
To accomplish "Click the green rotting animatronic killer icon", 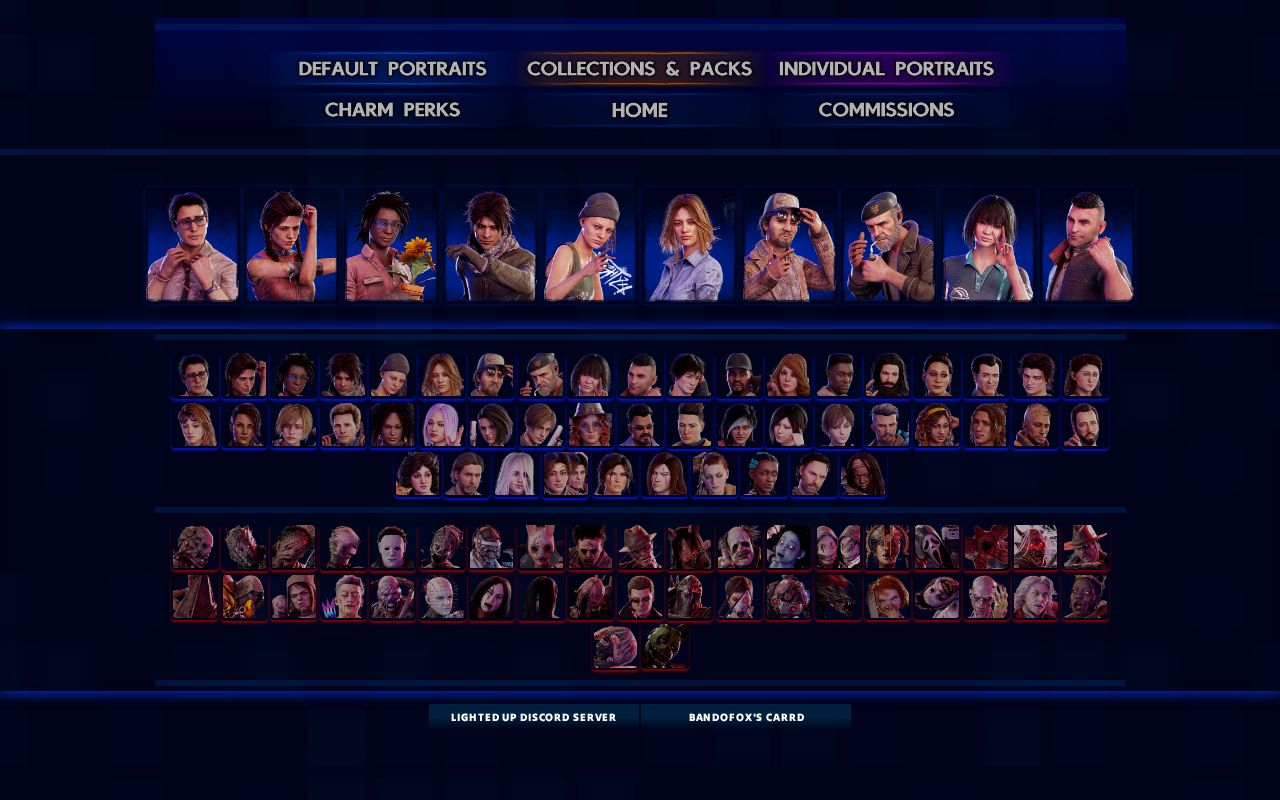I will click(x=664, y=647).
